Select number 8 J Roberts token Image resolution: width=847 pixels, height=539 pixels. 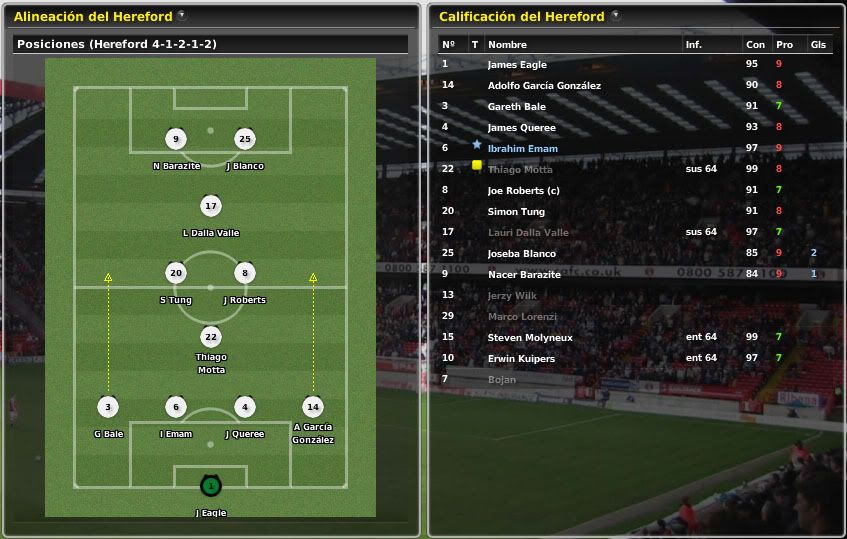245,273
